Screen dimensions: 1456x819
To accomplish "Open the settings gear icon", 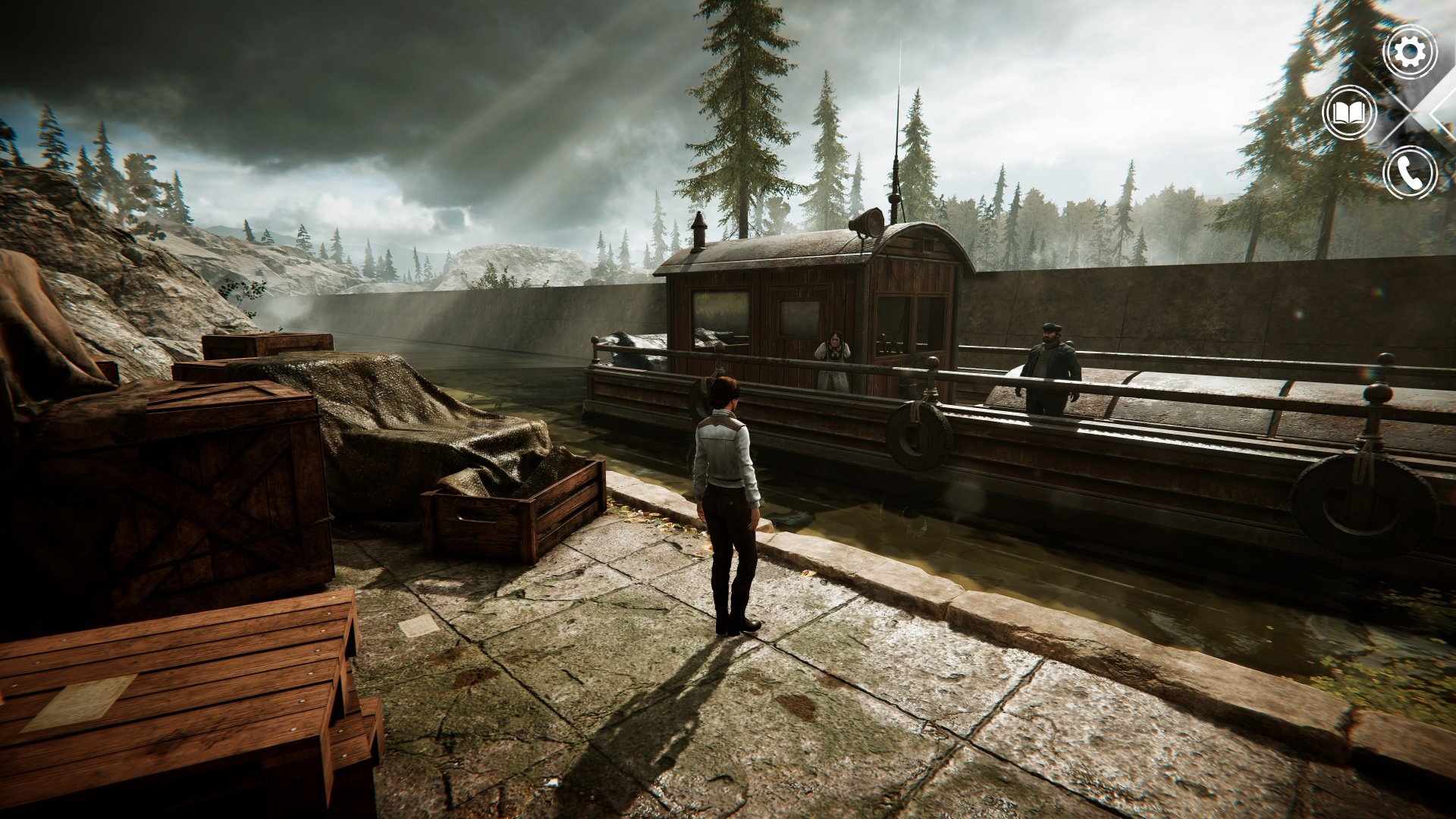I will (1410, 52).
